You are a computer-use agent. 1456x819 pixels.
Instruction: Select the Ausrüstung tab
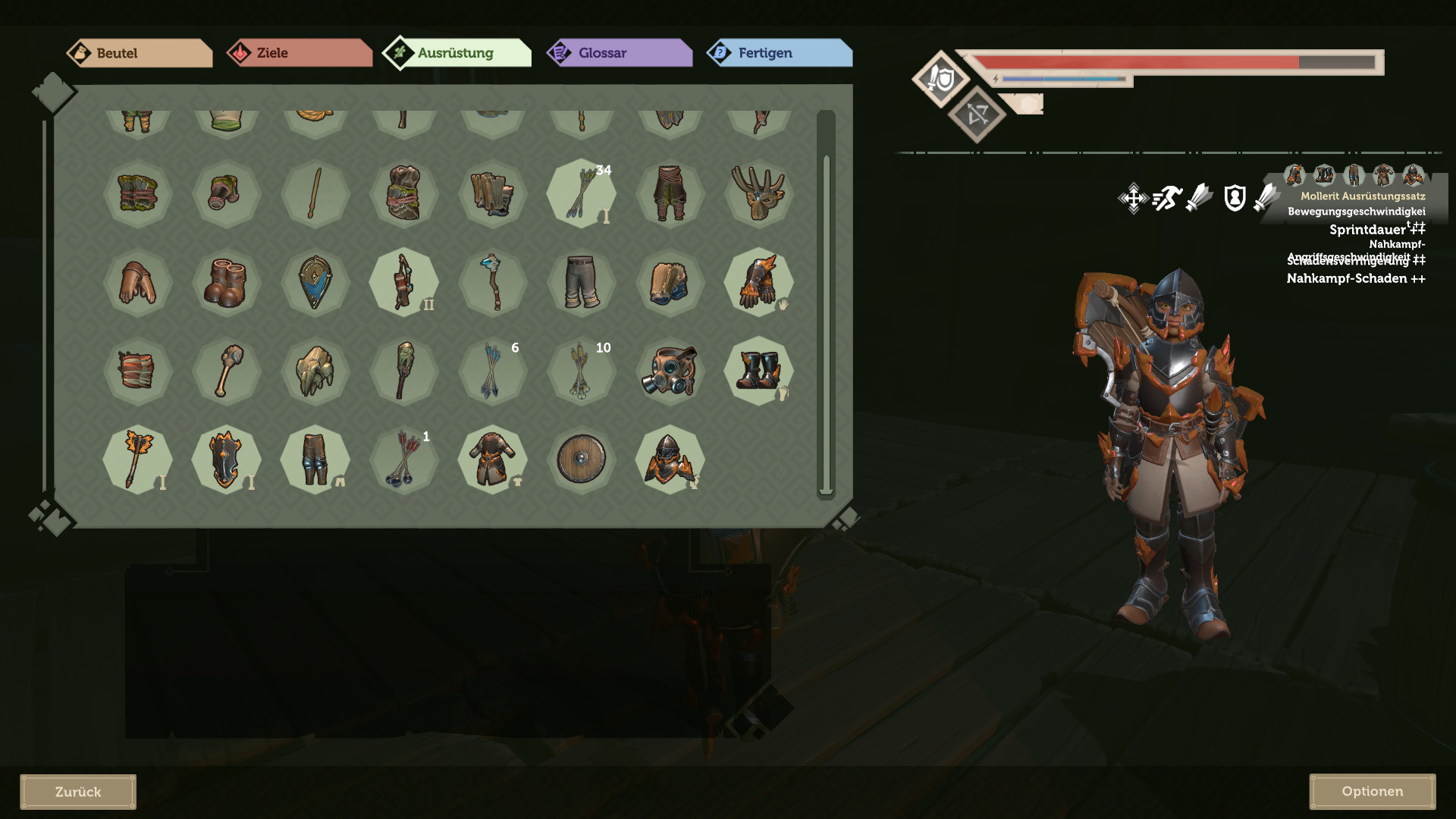(457, 53)
